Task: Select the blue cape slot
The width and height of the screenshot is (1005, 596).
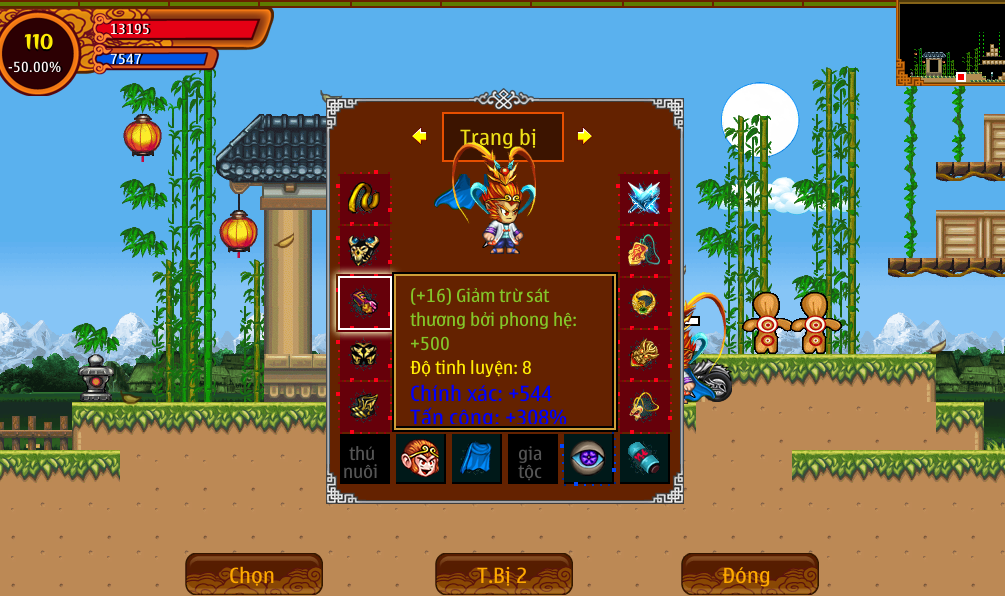Action: point(476,459)
